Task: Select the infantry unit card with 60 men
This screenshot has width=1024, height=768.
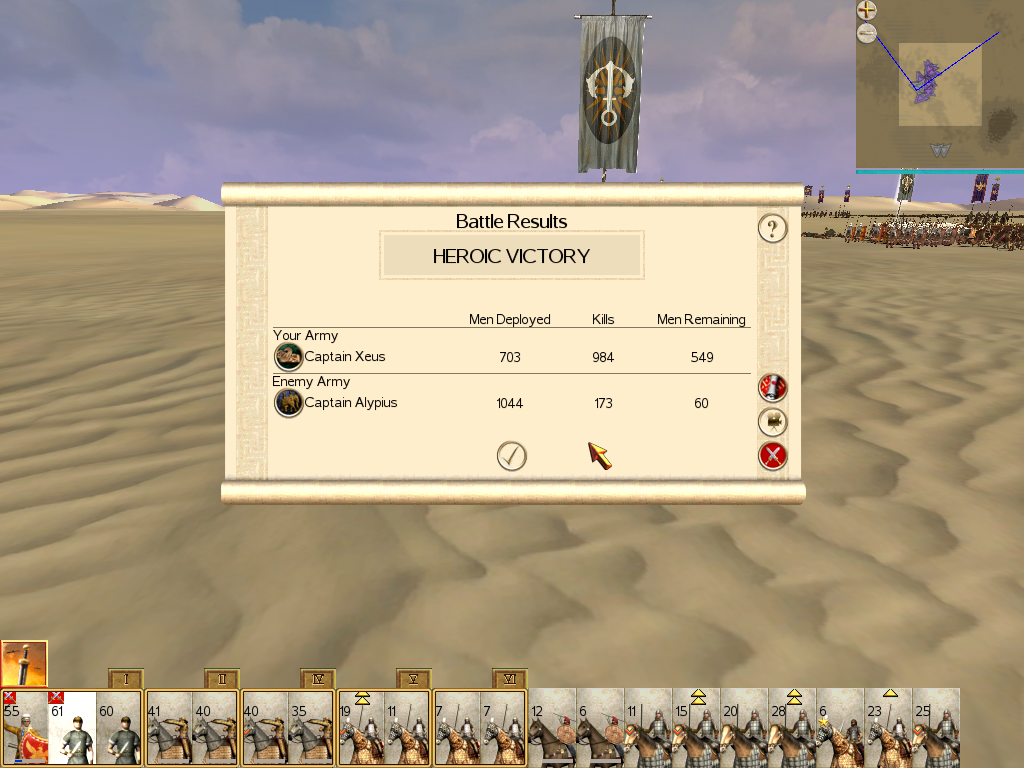Action: (x=120, y=728)
